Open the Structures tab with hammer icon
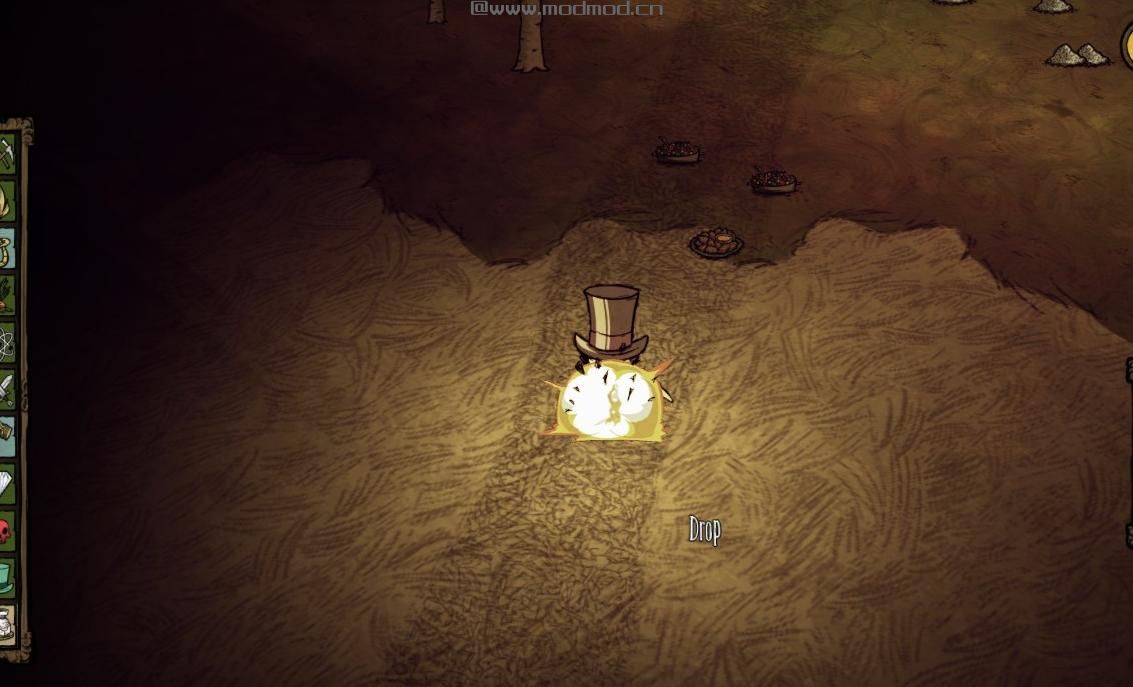The height and width of the screenshot is (687, 1133). click(8, 433)
